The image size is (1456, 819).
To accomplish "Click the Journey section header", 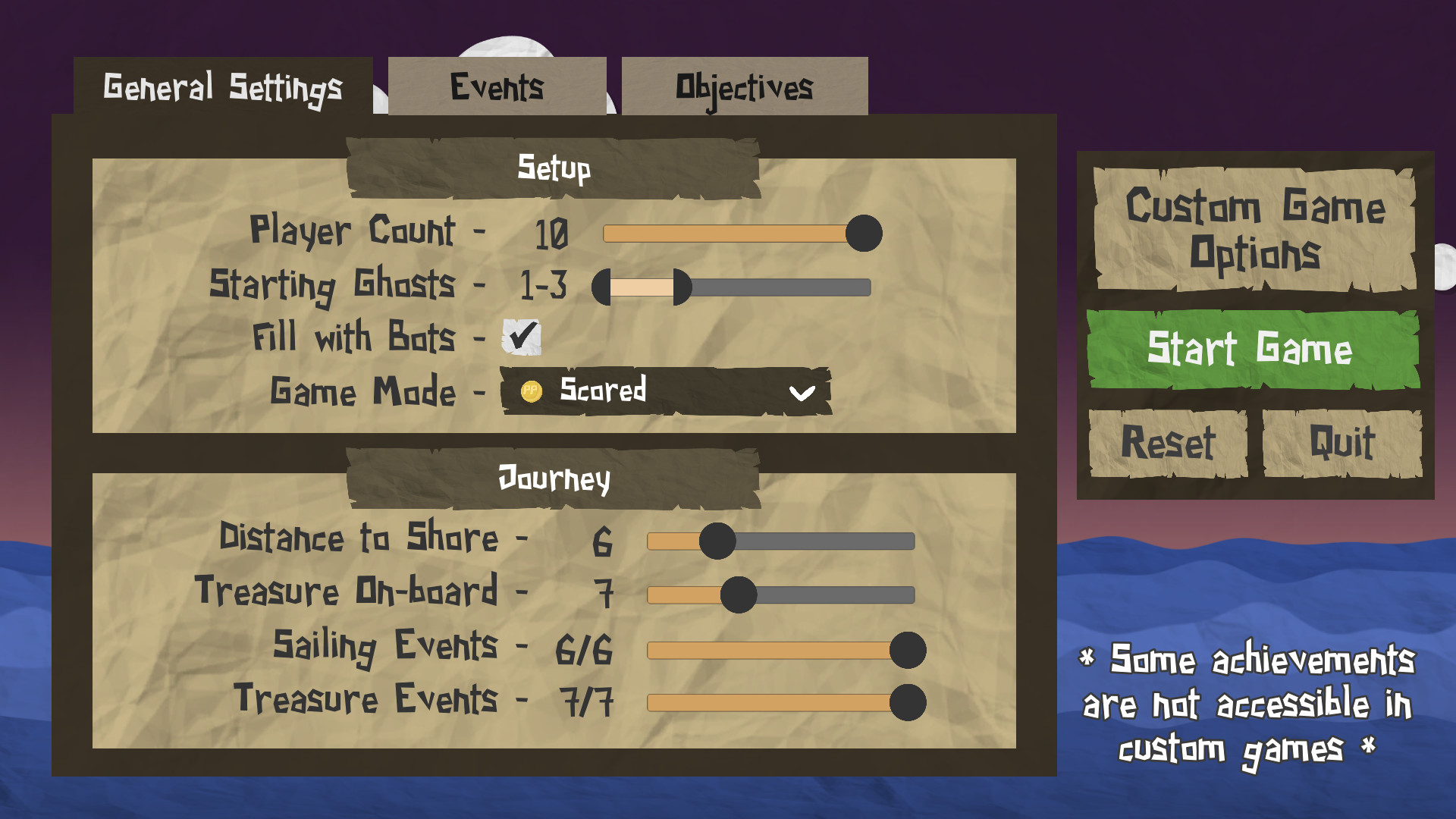I will pyautogui.click(x=553, y=478).
